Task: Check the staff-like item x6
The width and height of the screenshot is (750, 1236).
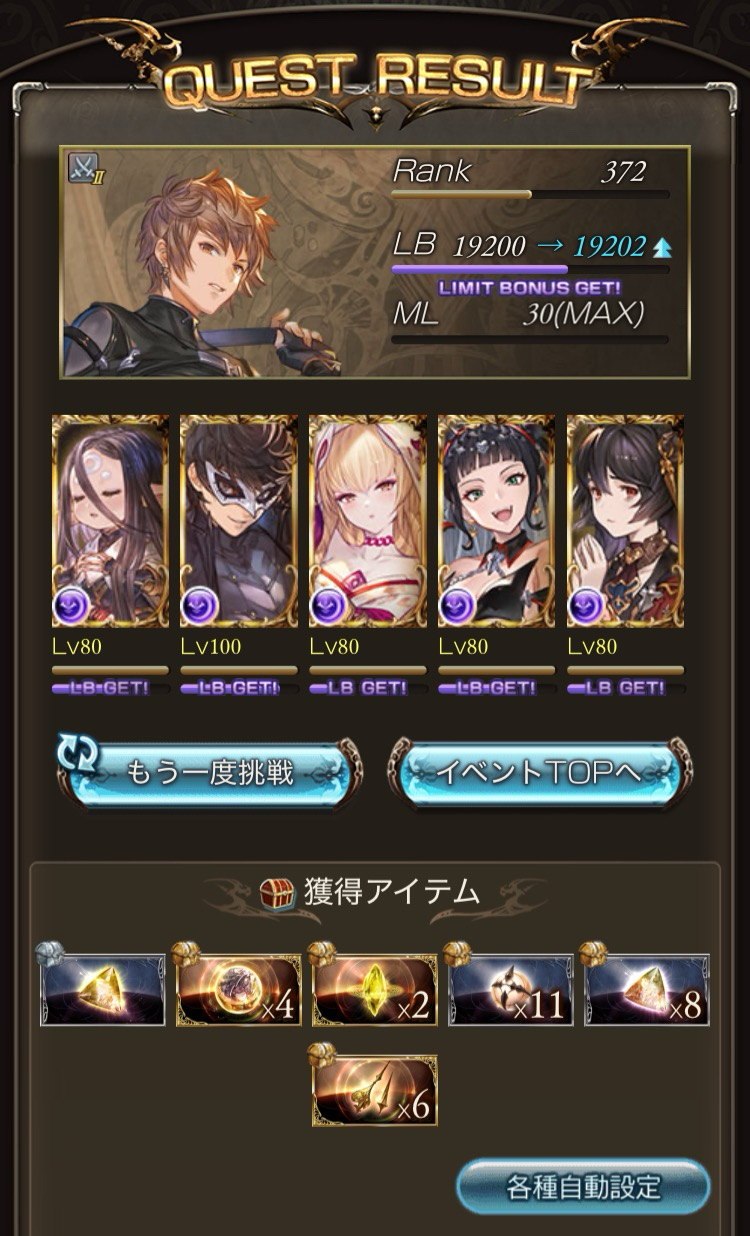Action: point(375,1091)
